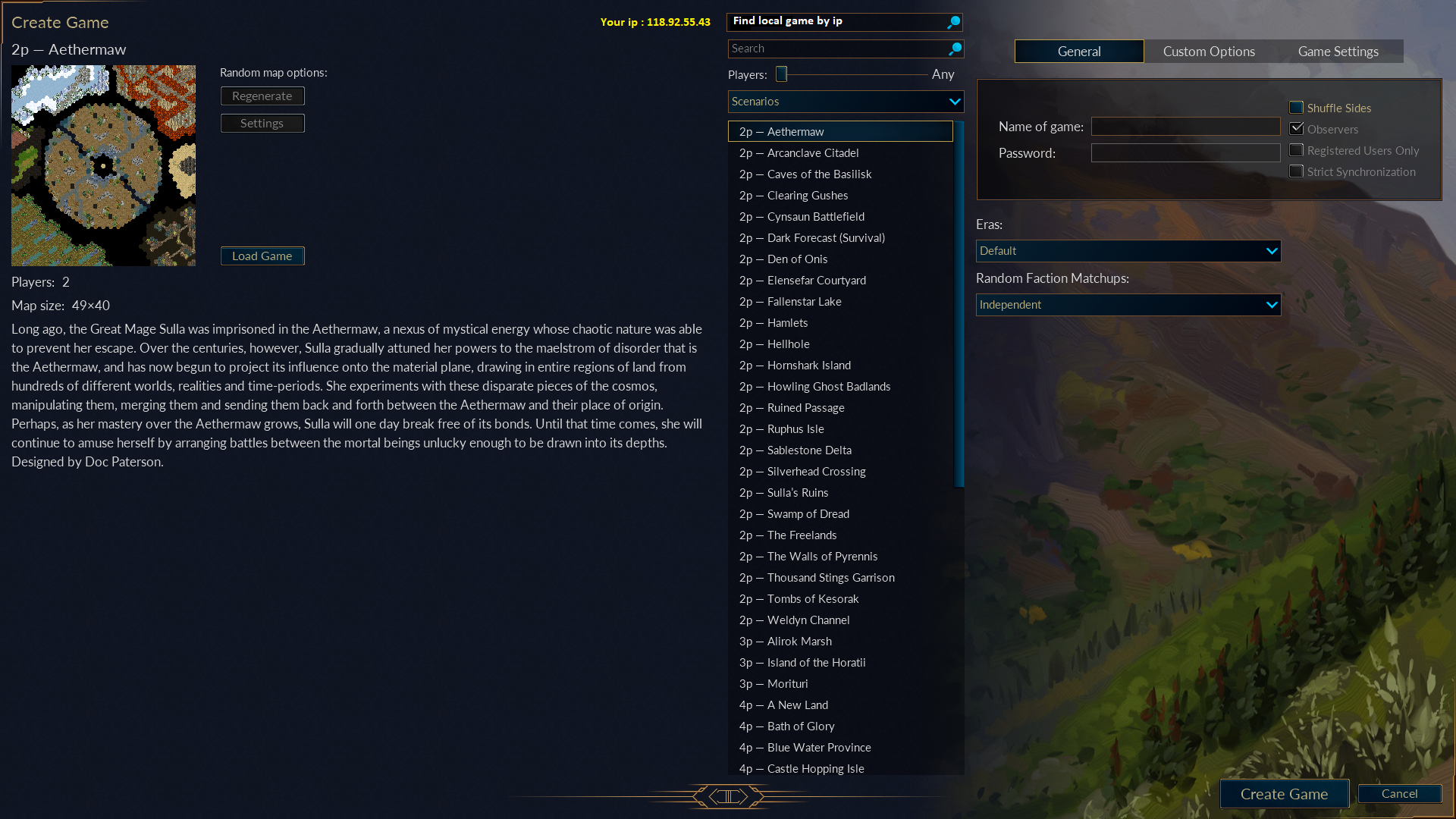Screen dimensions: 1456x819
Task: Select 2p Hornshark Island scenario
Action: pos(808,366)
